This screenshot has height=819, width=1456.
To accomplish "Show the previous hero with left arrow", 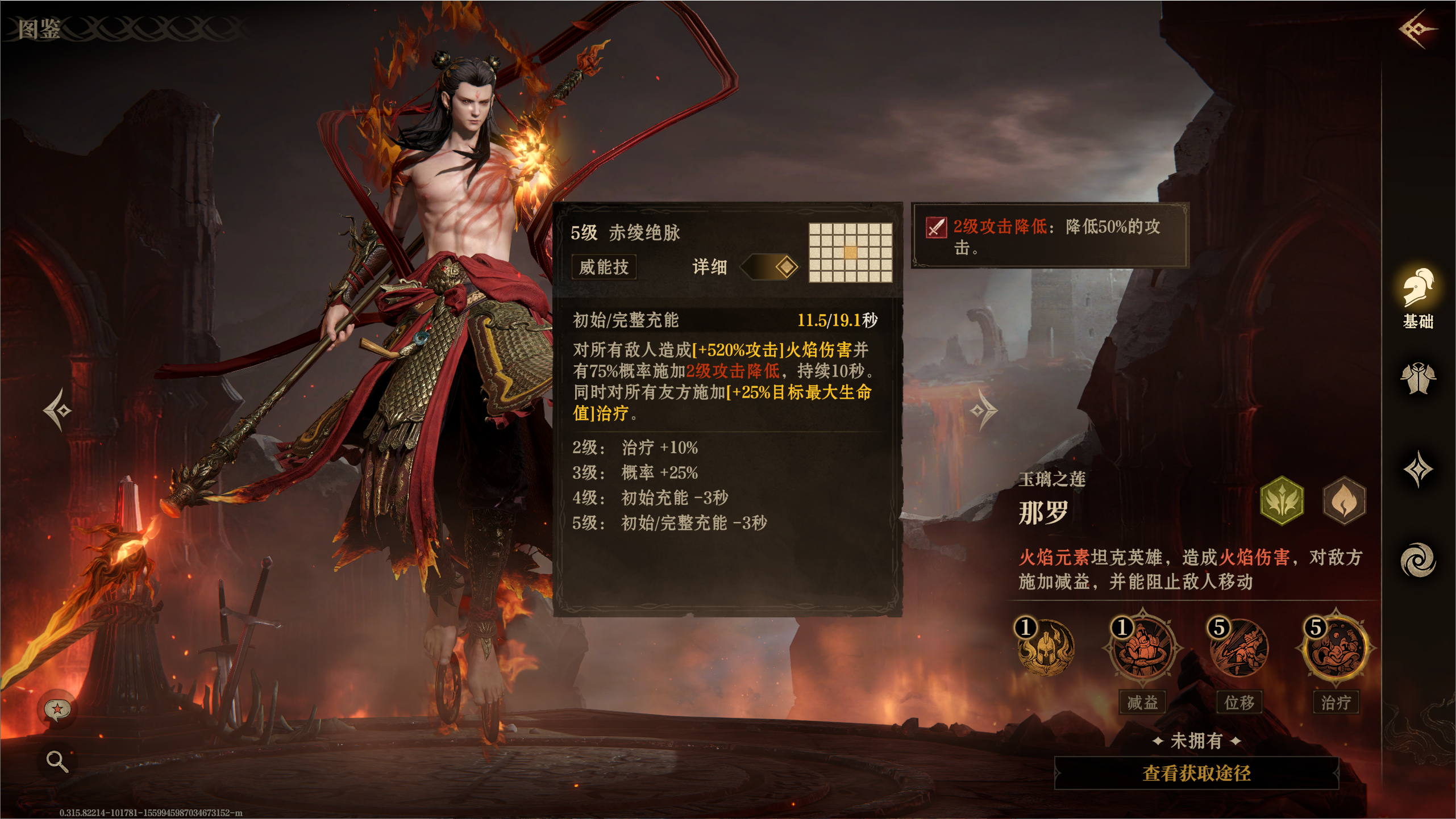I will tap(58, 409).
